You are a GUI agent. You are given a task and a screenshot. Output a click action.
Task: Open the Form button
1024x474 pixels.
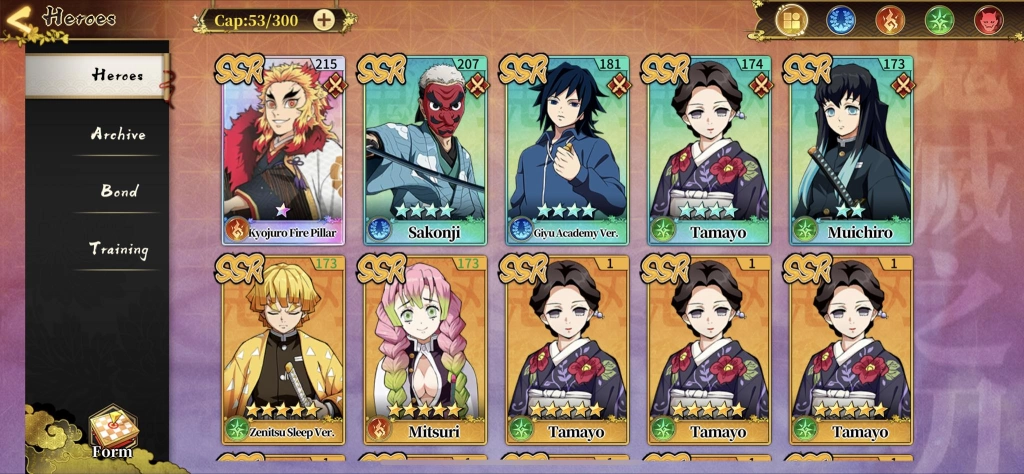point(112,431)
